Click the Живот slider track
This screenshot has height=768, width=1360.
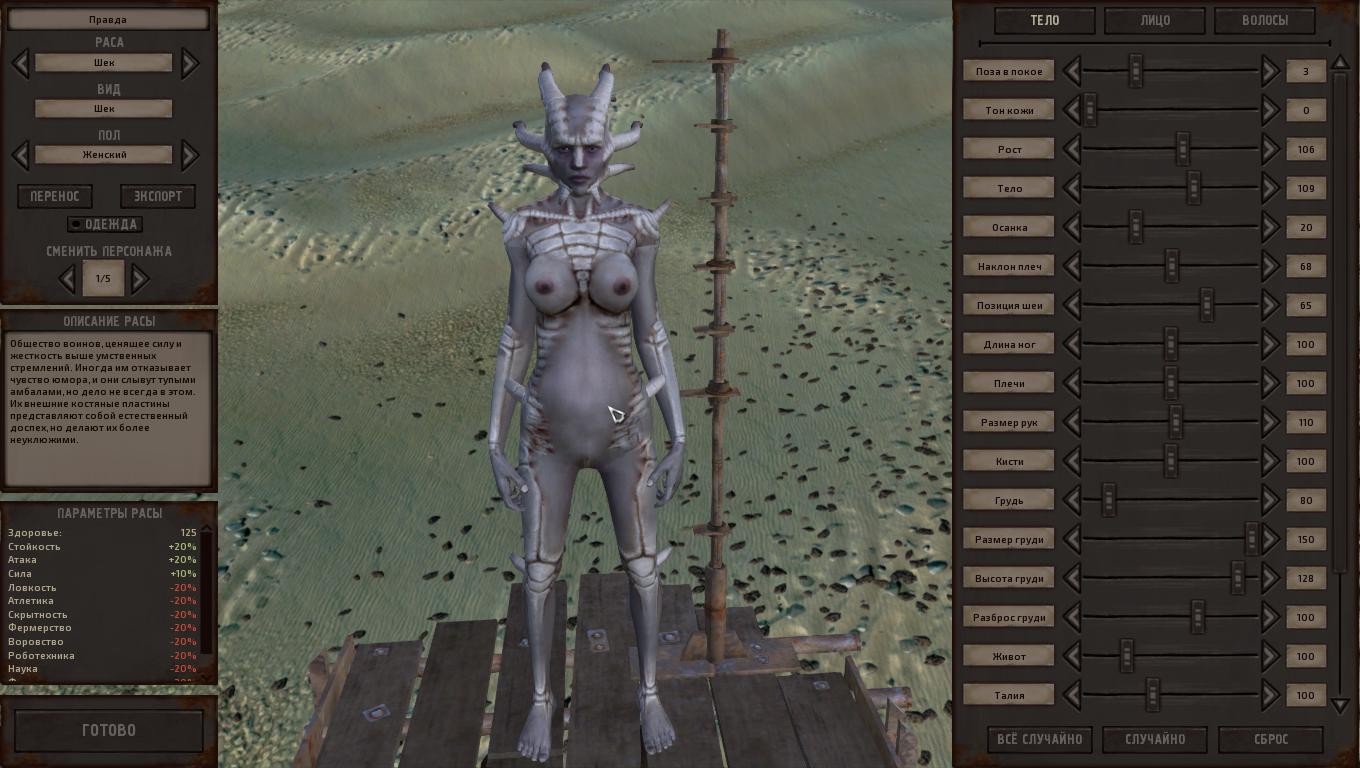coord(1170,656)
